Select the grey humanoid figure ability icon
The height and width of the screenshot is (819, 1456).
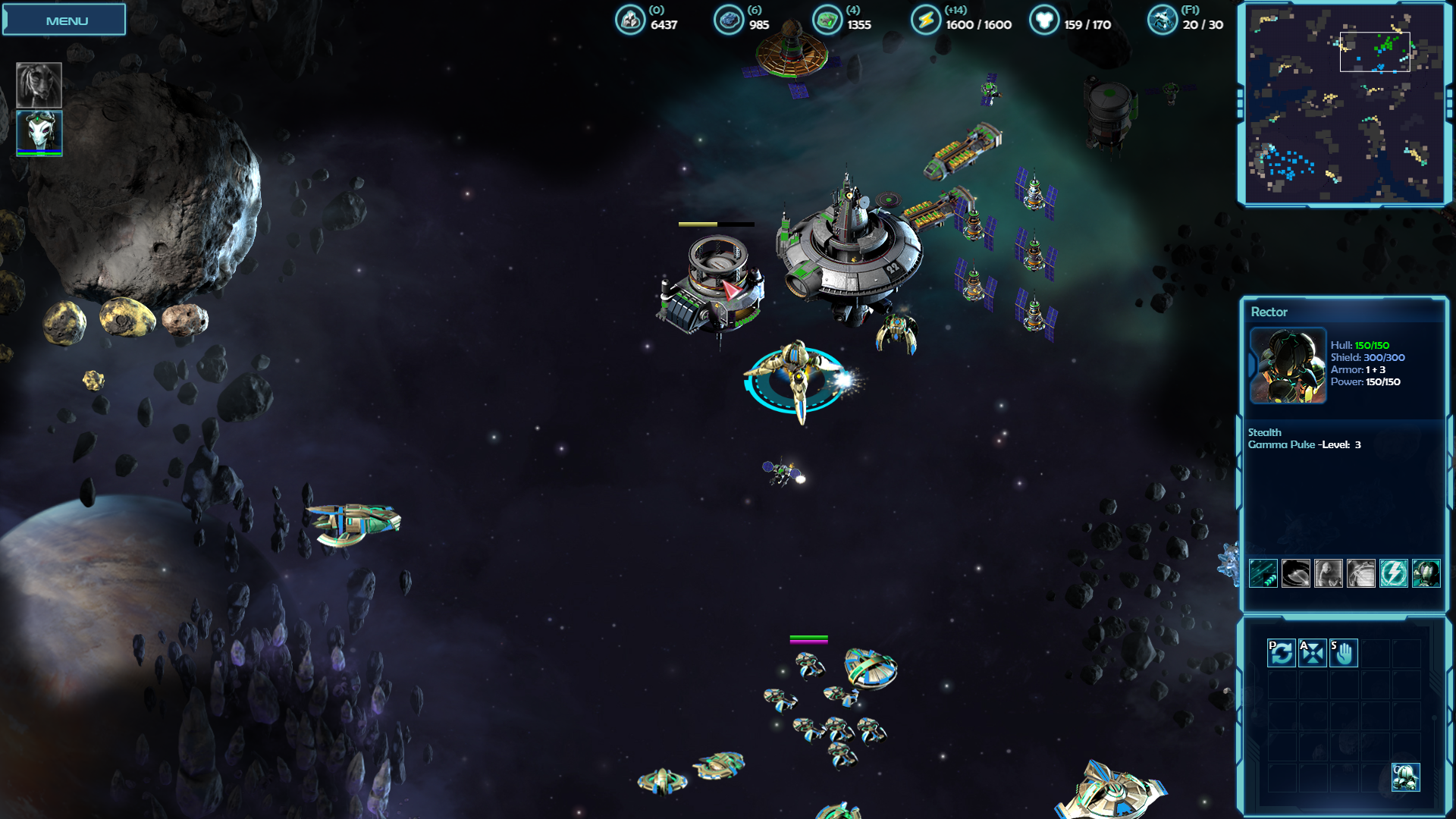[x=1328, y=573]
